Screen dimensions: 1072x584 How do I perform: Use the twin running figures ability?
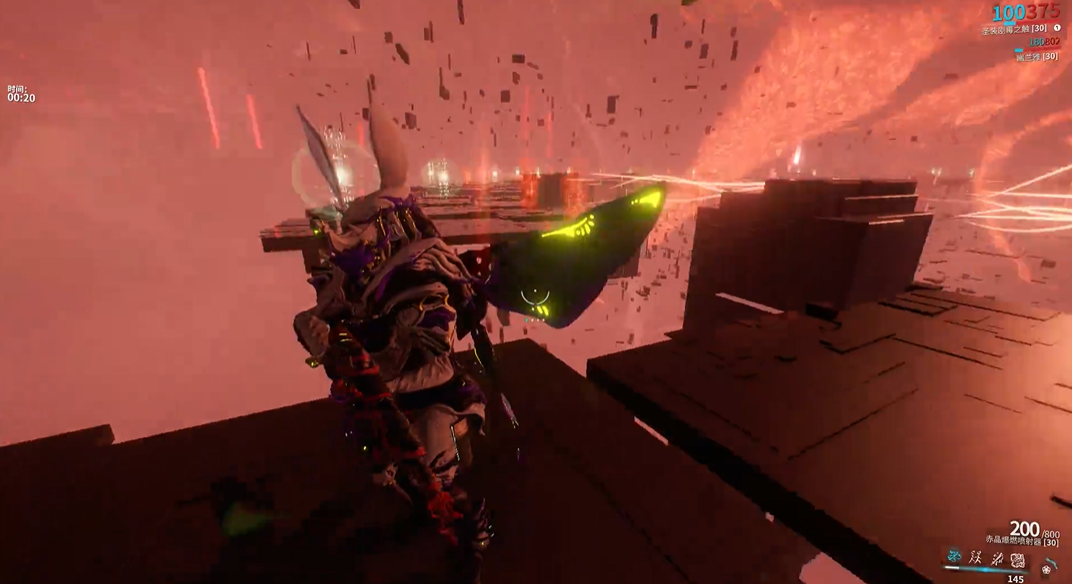[x=975, y=557]
